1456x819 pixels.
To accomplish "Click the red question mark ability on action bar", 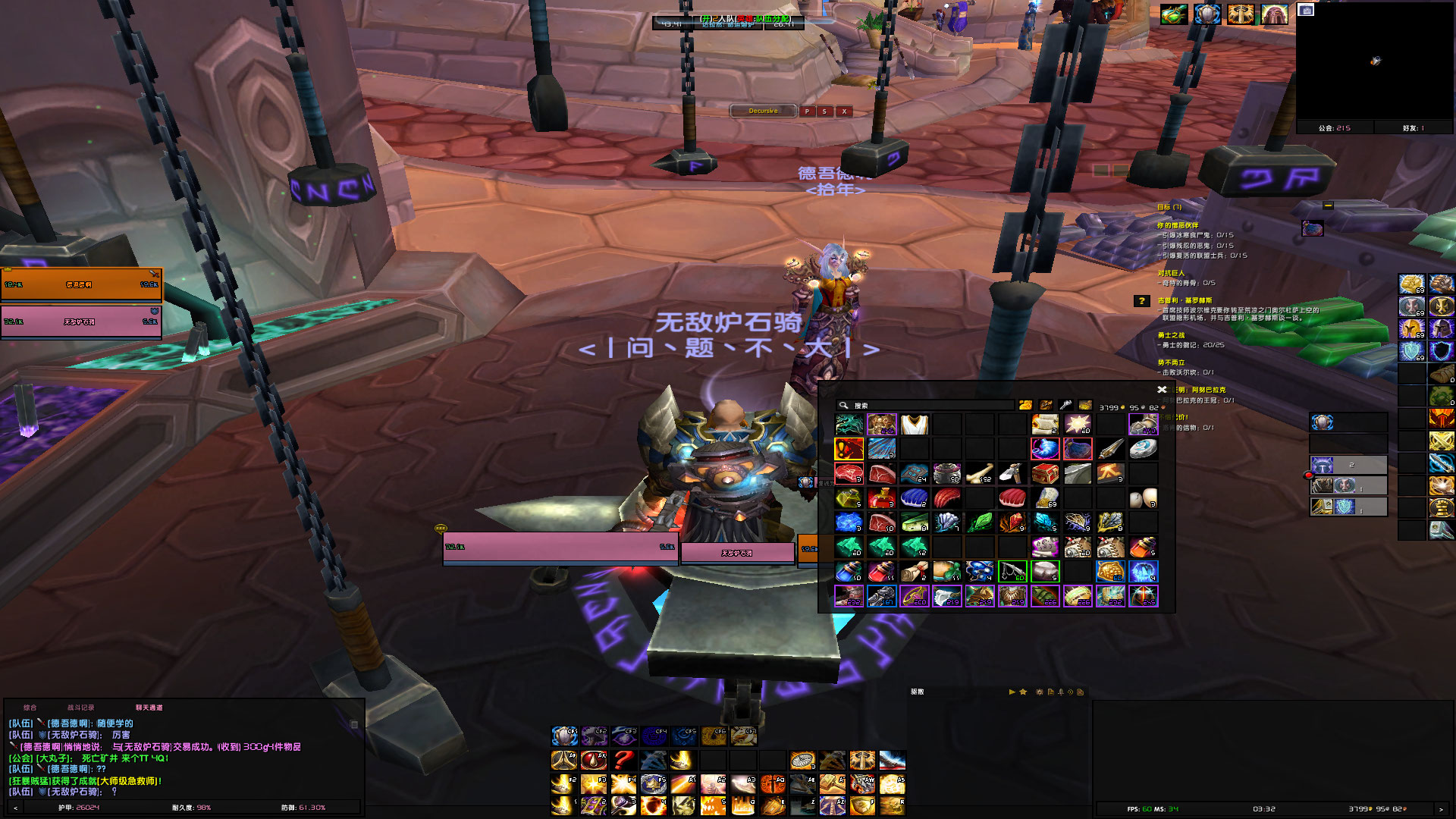I will tap(623, 761).
